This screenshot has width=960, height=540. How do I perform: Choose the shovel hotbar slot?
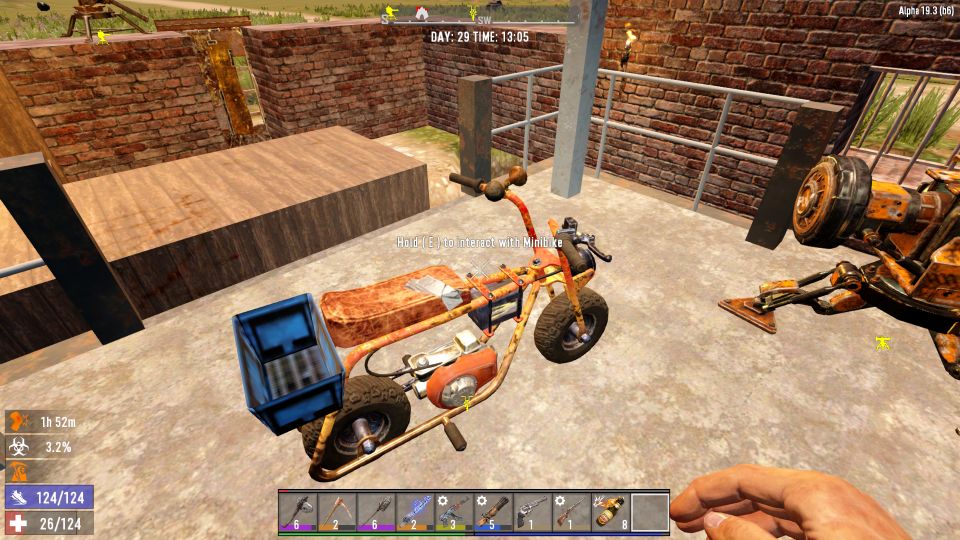pyautogui.click(x=376, y=513)
